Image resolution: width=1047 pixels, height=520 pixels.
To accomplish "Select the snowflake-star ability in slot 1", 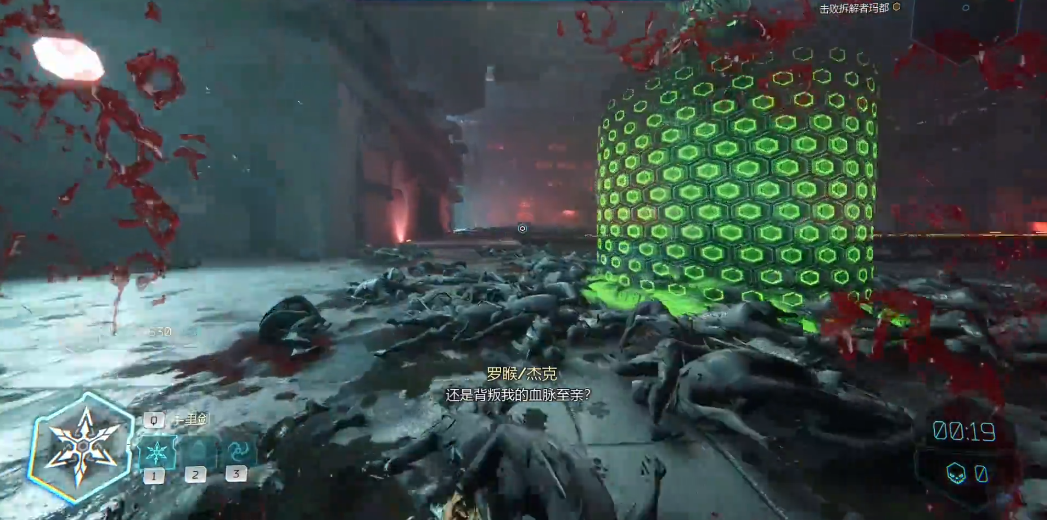I will coord(155,451).
